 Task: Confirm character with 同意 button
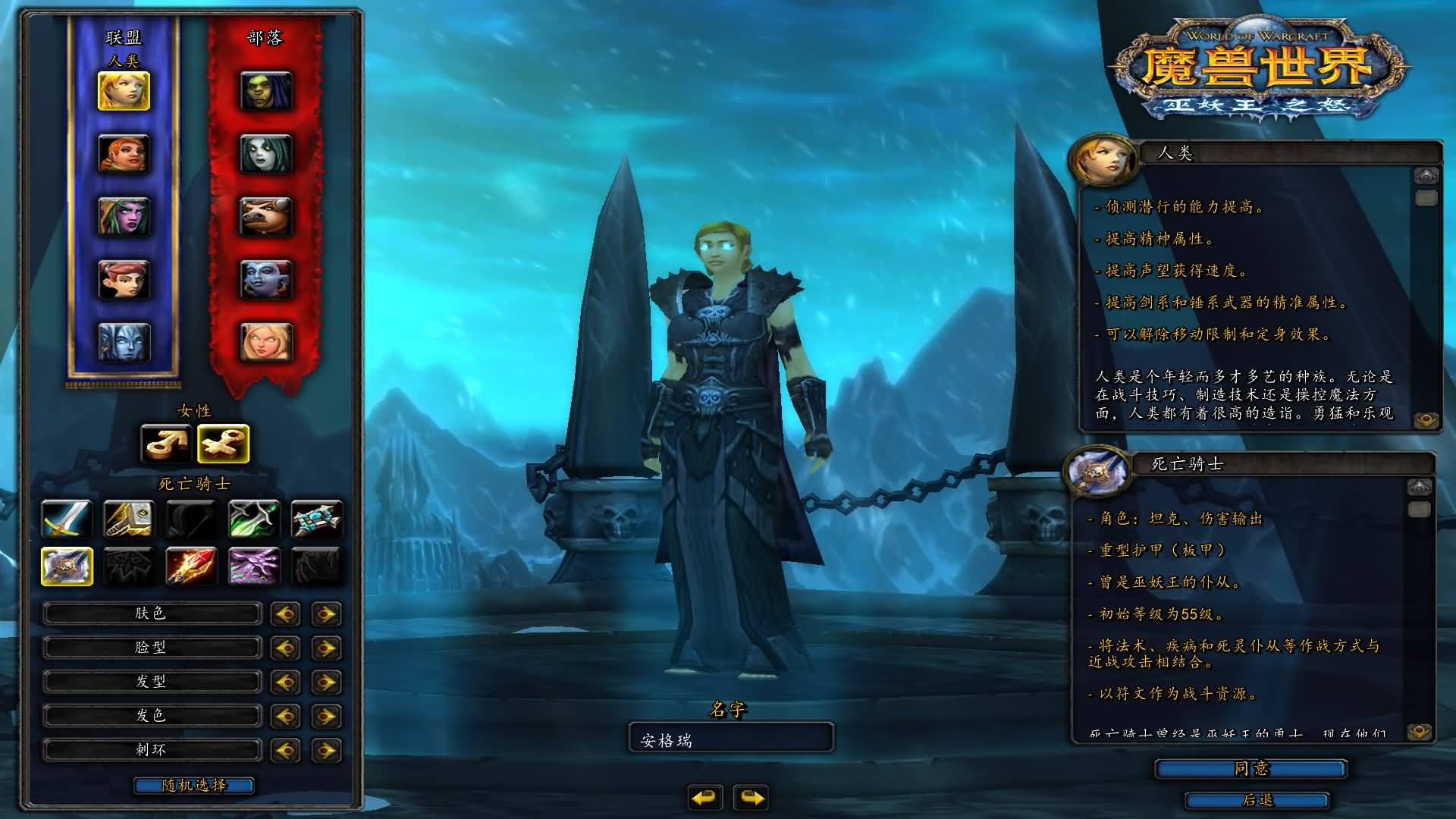click(1250, 769)
